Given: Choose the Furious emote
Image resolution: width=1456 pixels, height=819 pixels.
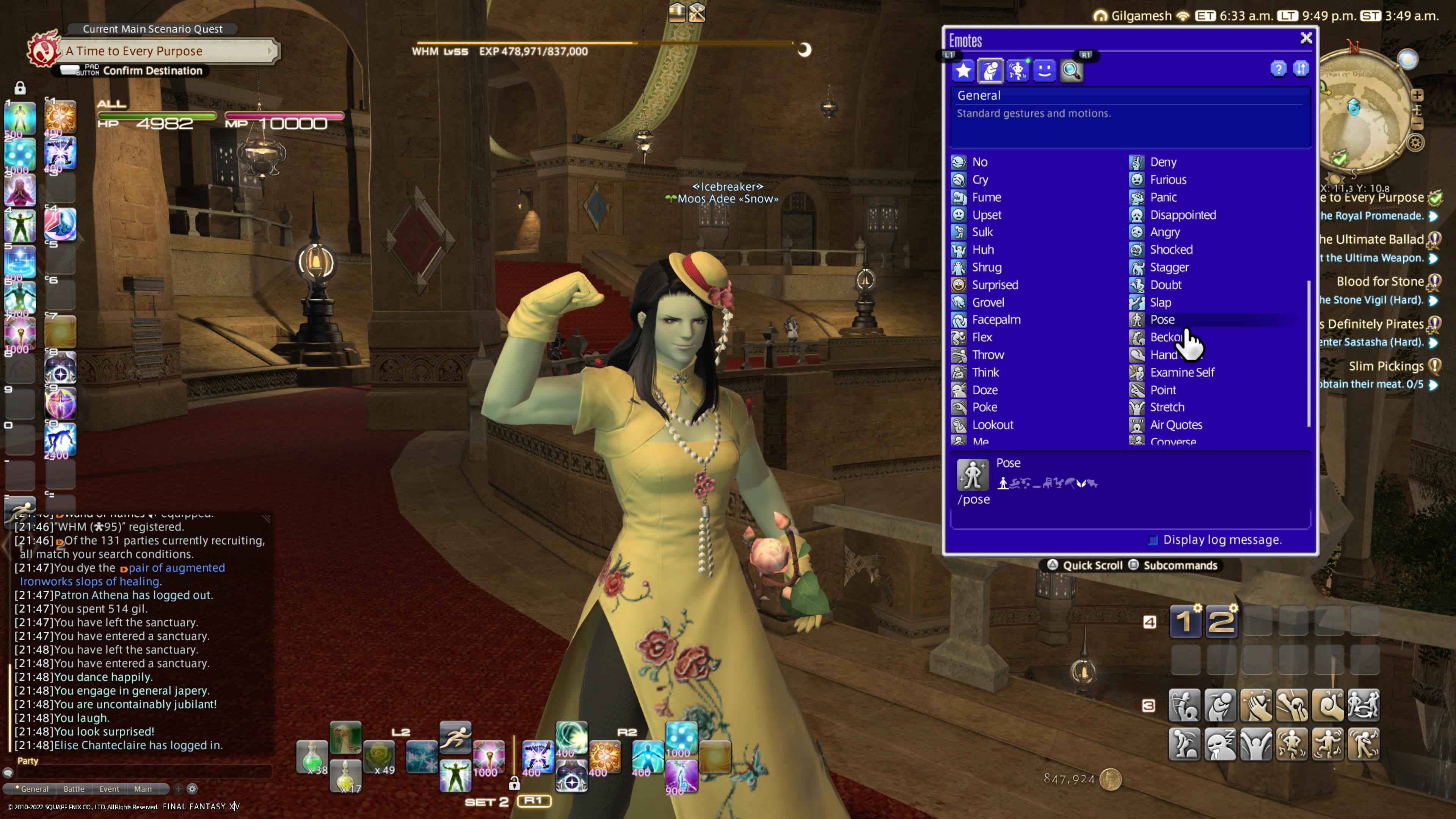Looking at the screenshot, I should click(1167, 180).
